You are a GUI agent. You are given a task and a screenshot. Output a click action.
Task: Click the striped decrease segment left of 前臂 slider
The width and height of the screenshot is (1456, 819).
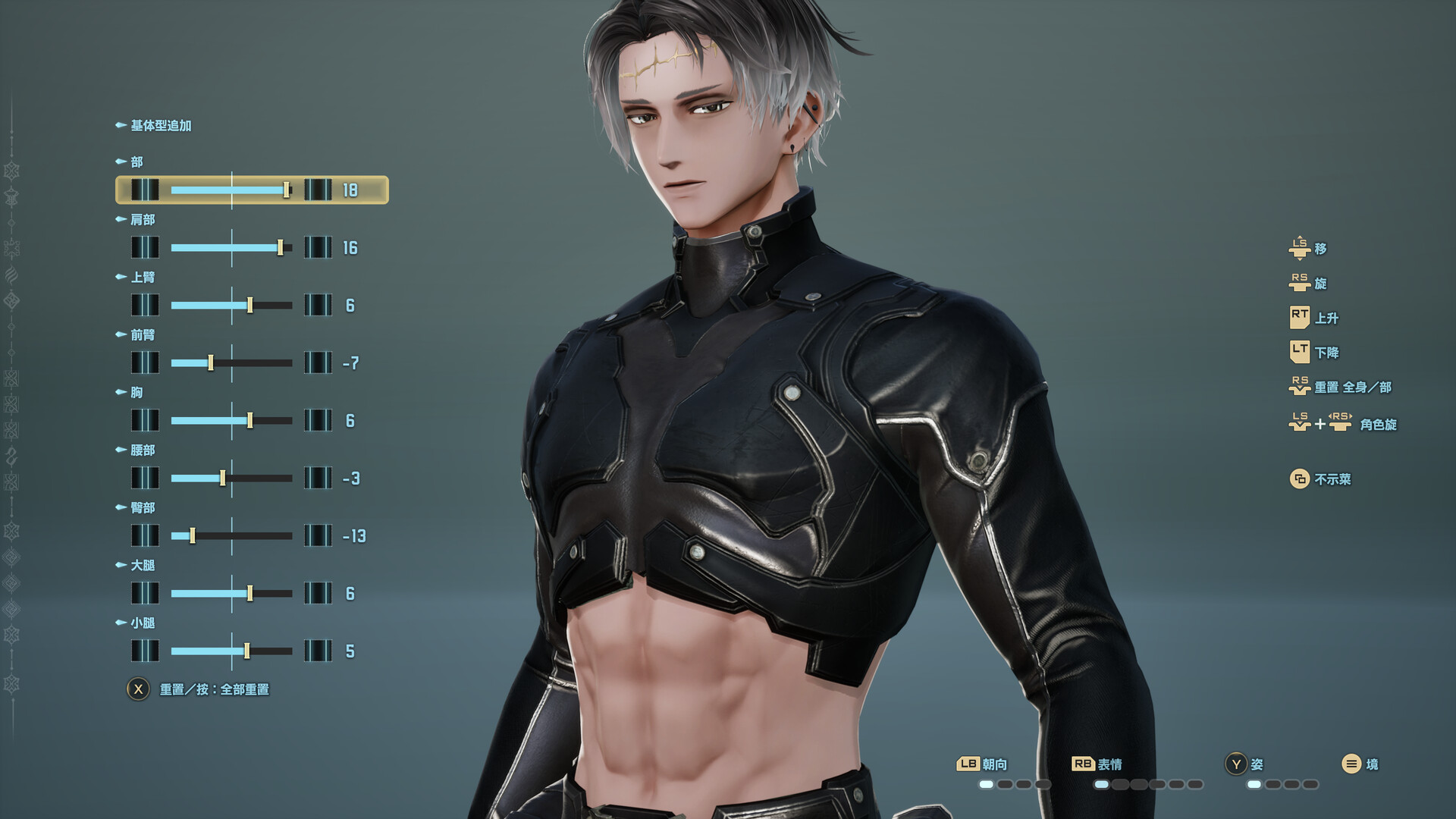144,363
